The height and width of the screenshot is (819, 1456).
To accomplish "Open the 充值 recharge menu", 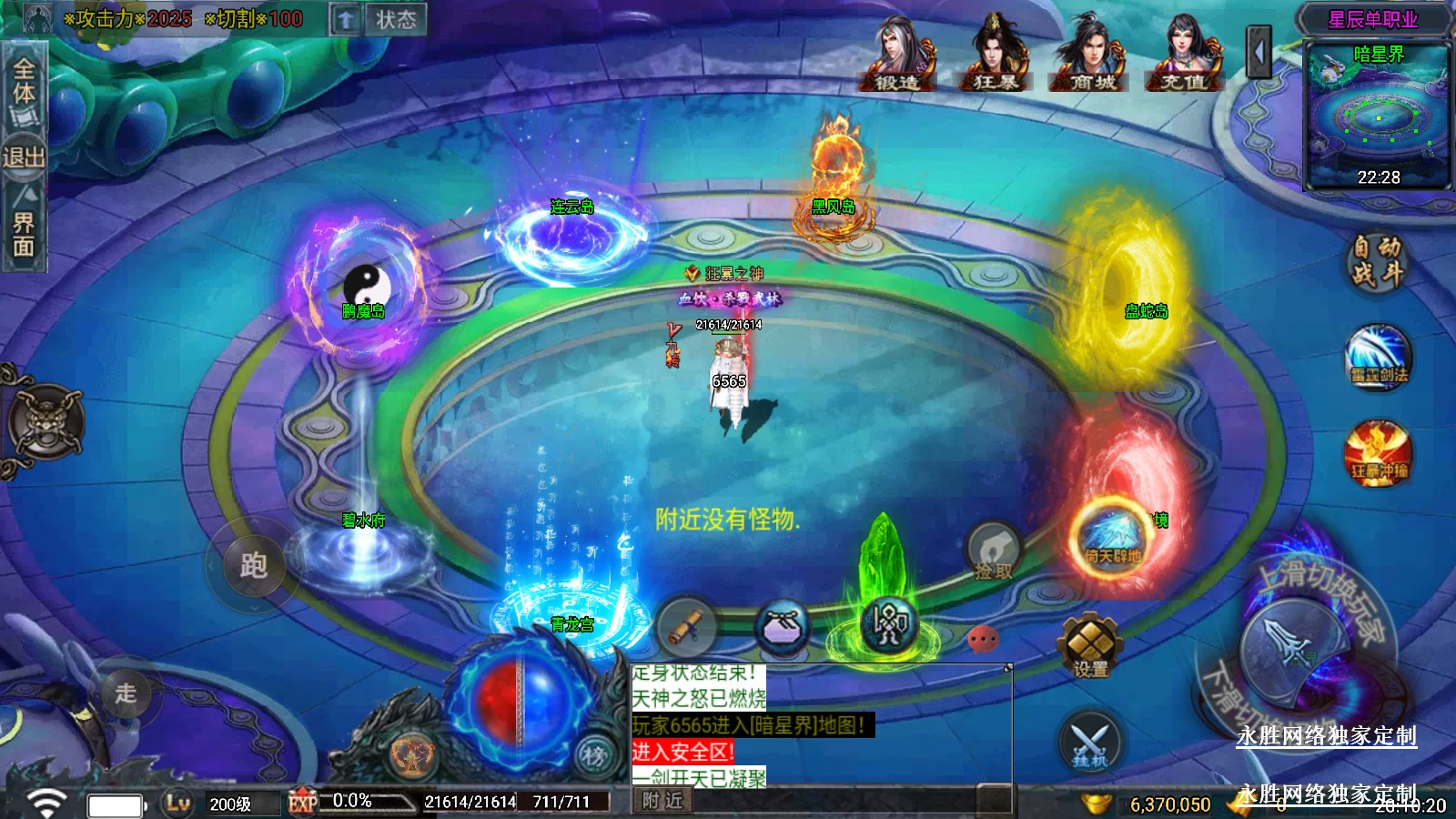I will coord(1185,55).
